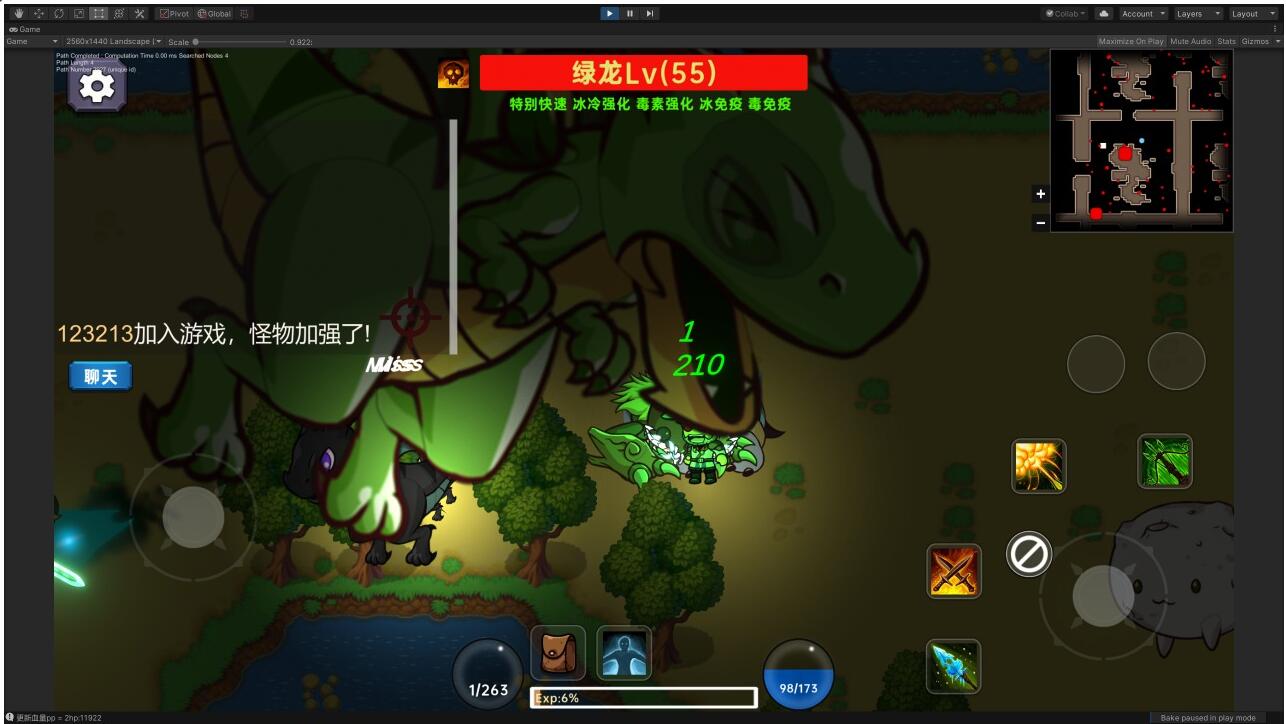1286x724 pixels.
Task: Click the Unity Play button
Action: (609, 13)
